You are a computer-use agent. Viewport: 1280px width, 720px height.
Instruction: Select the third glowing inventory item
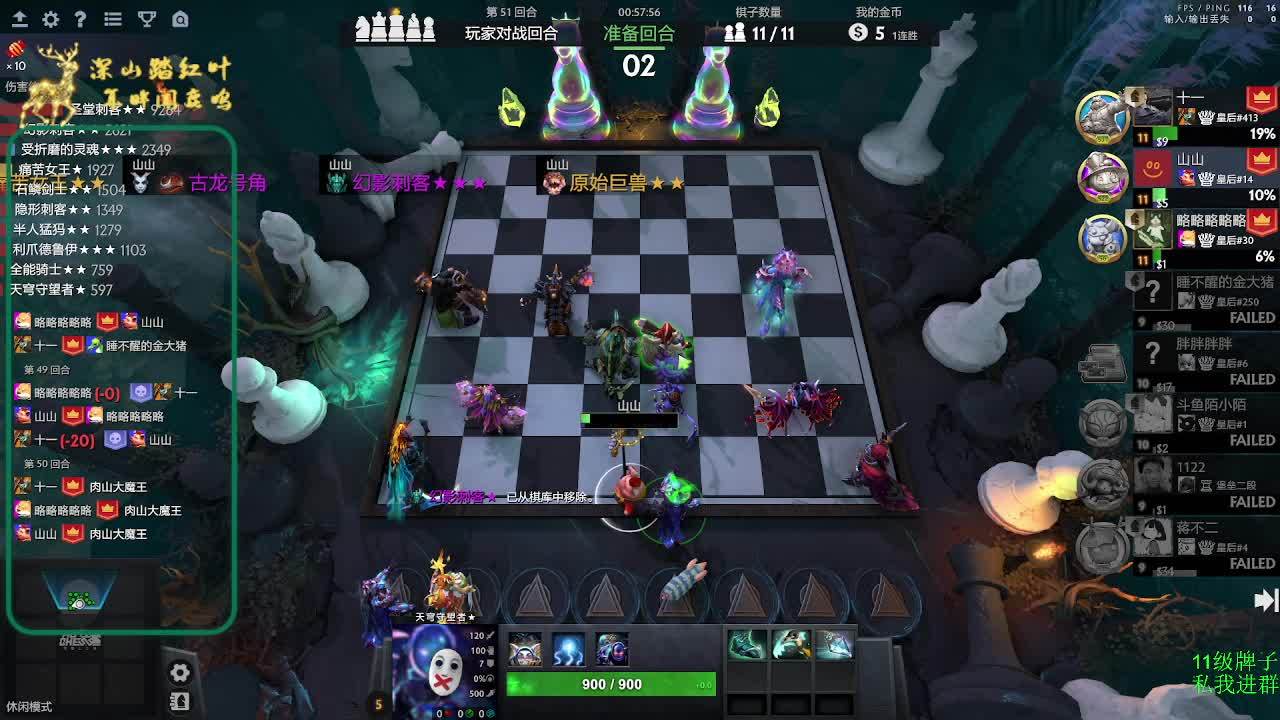click(834, 646)
